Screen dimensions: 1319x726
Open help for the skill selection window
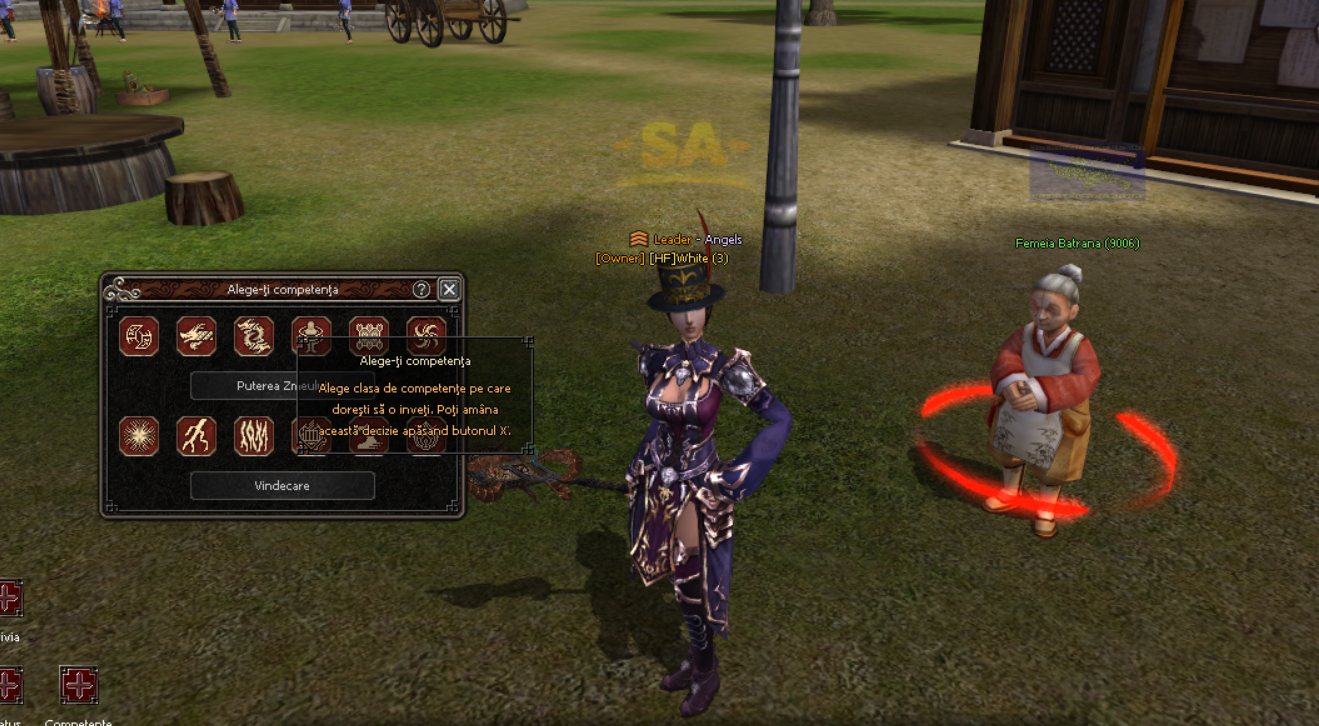(x=421, y=289)
